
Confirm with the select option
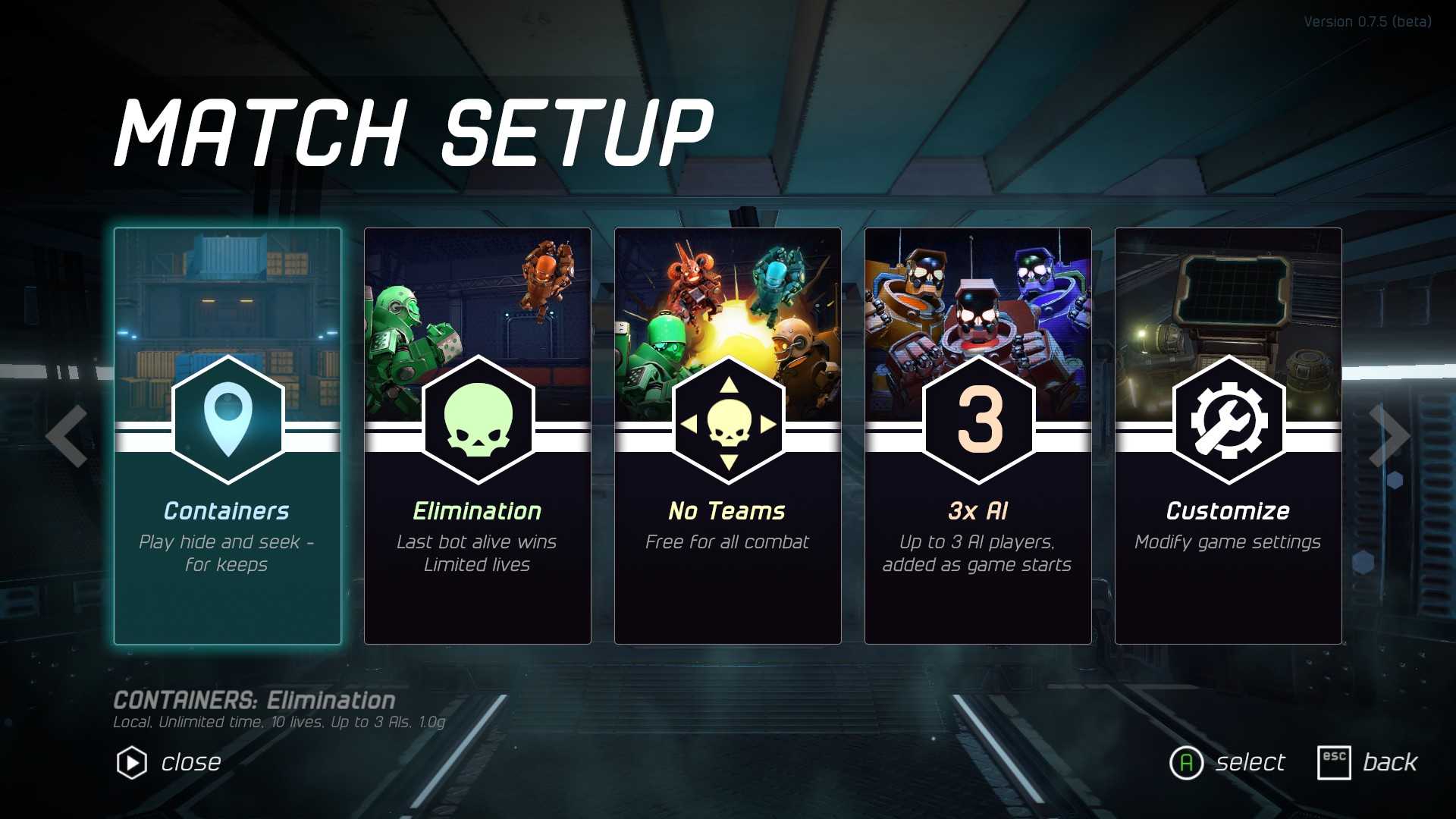(x=1228, y=762)
